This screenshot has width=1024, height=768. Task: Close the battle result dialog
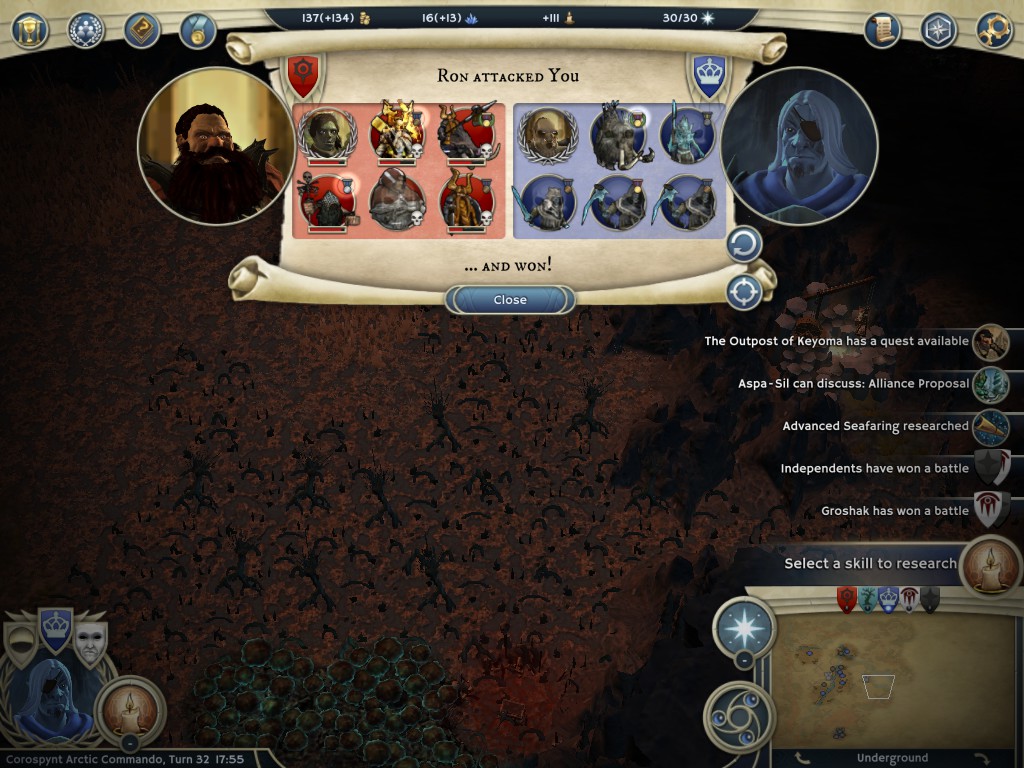tap(510, 300)
